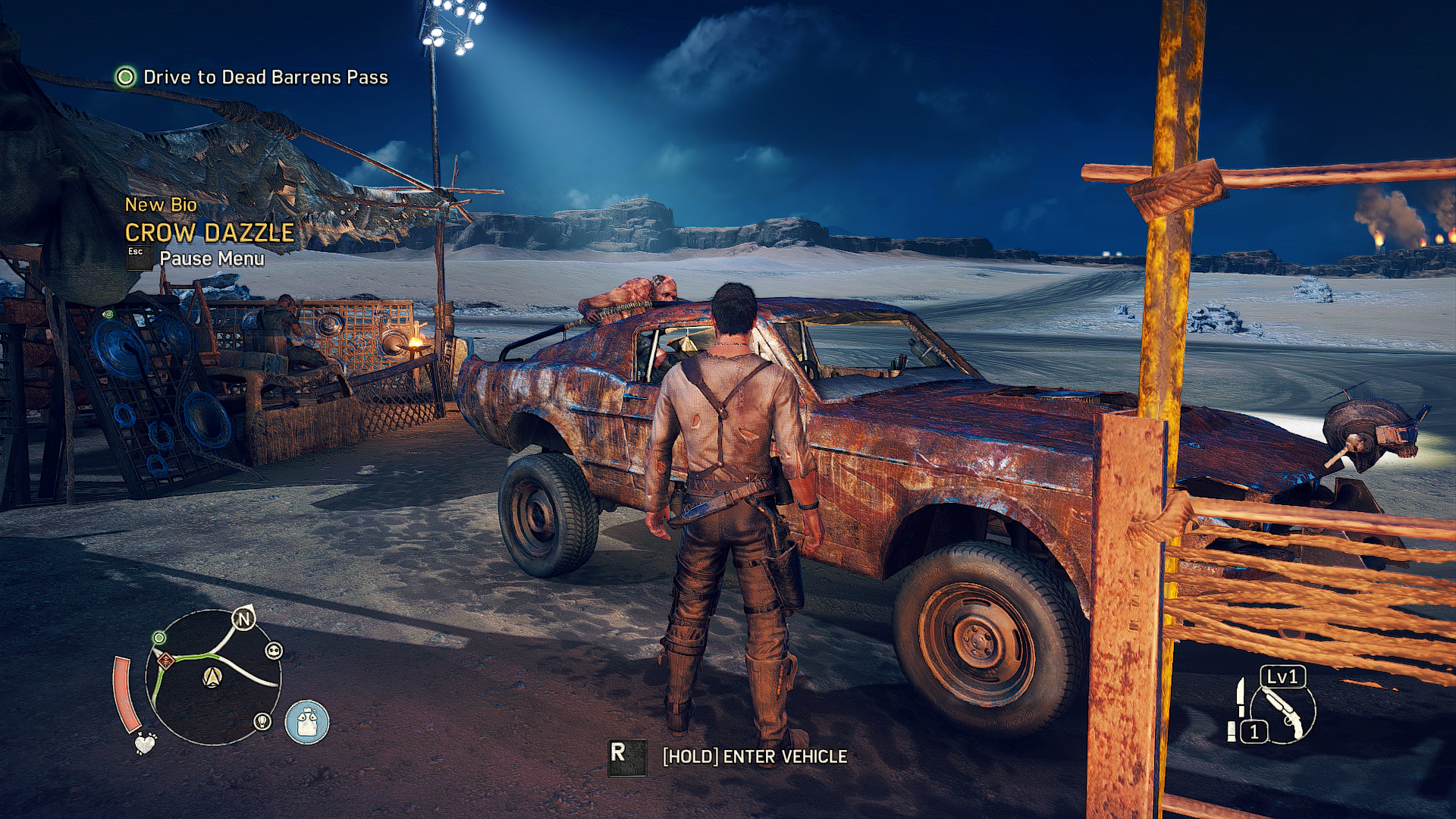Click the water canteen icon
Screen dimensions: 1456x819
(x=306, y=722)
